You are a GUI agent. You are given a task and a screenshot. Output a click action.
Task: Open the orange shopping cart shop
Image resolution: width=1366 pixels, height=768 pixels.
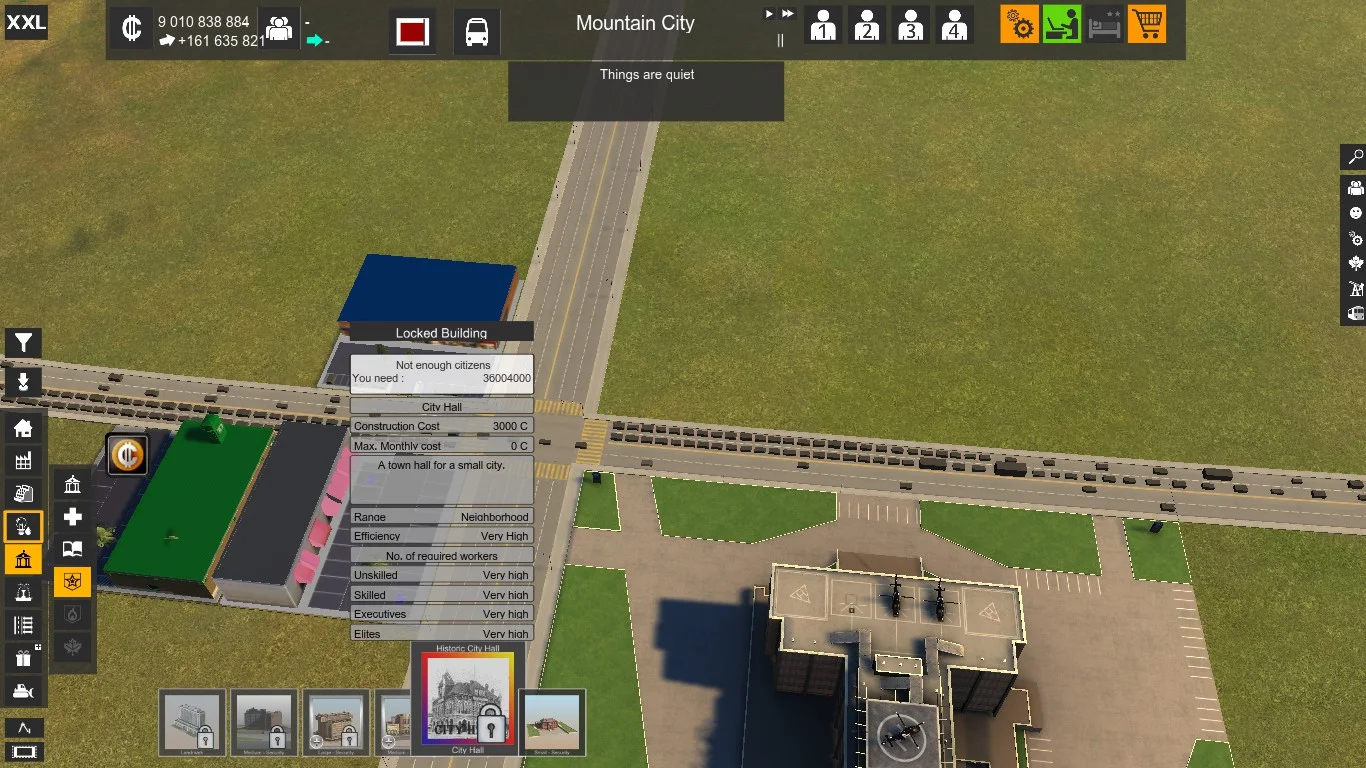click(1147, 24)
